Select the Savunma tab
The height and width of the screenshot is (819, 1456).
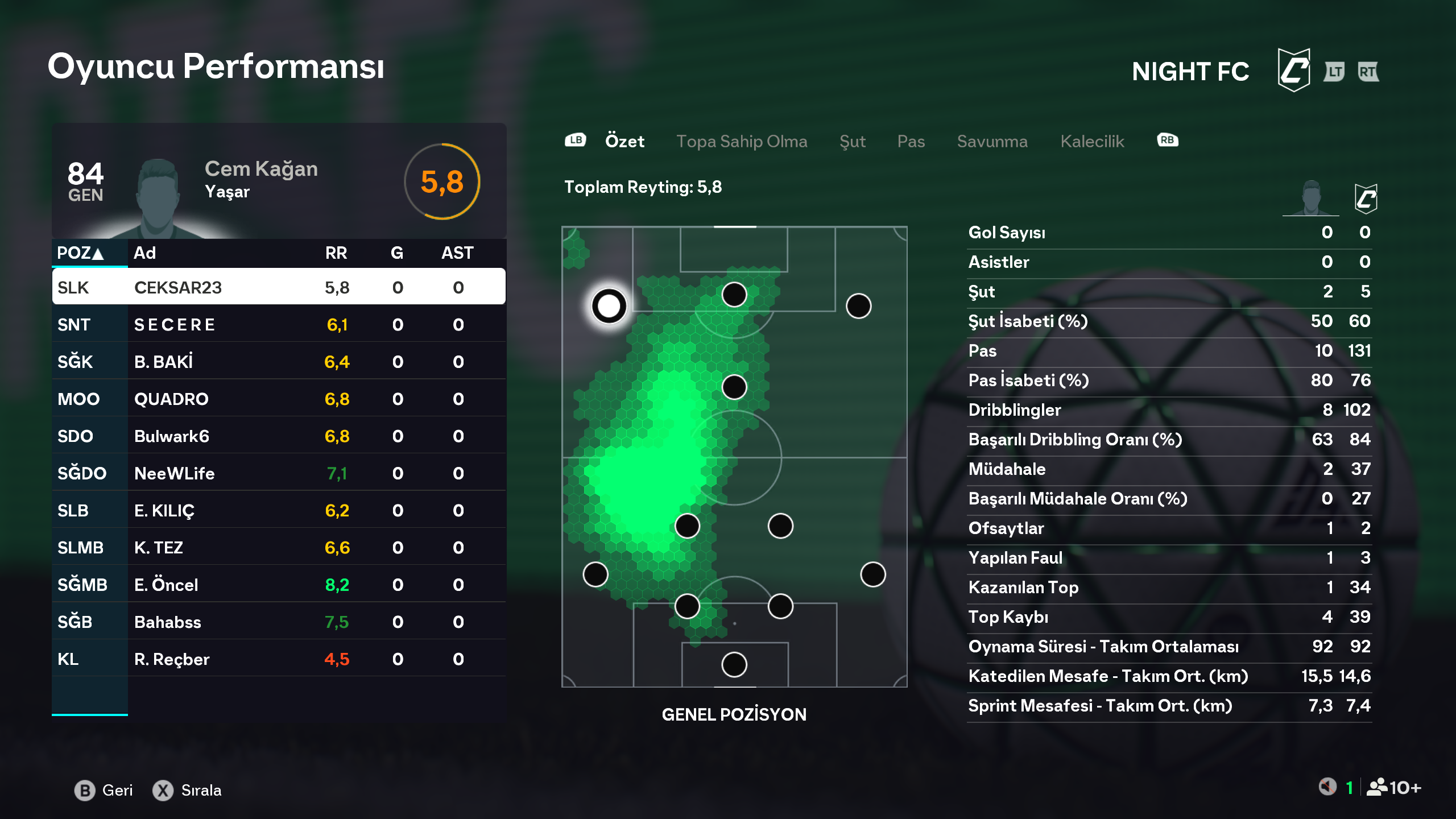point(992,141)
